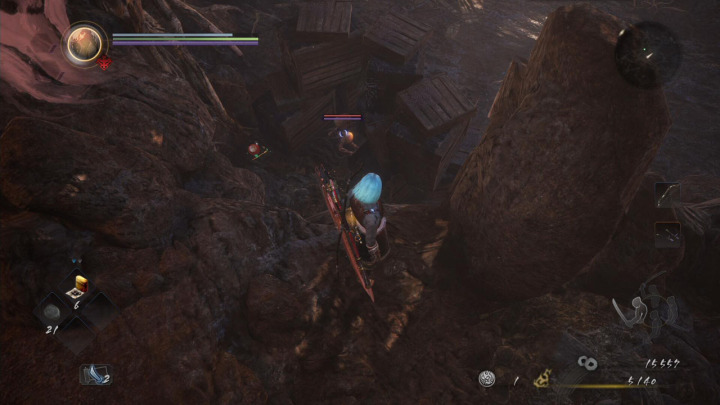Click the silver clan crest icon
This screenshot has width=720, height=405.
click(487, 379)
